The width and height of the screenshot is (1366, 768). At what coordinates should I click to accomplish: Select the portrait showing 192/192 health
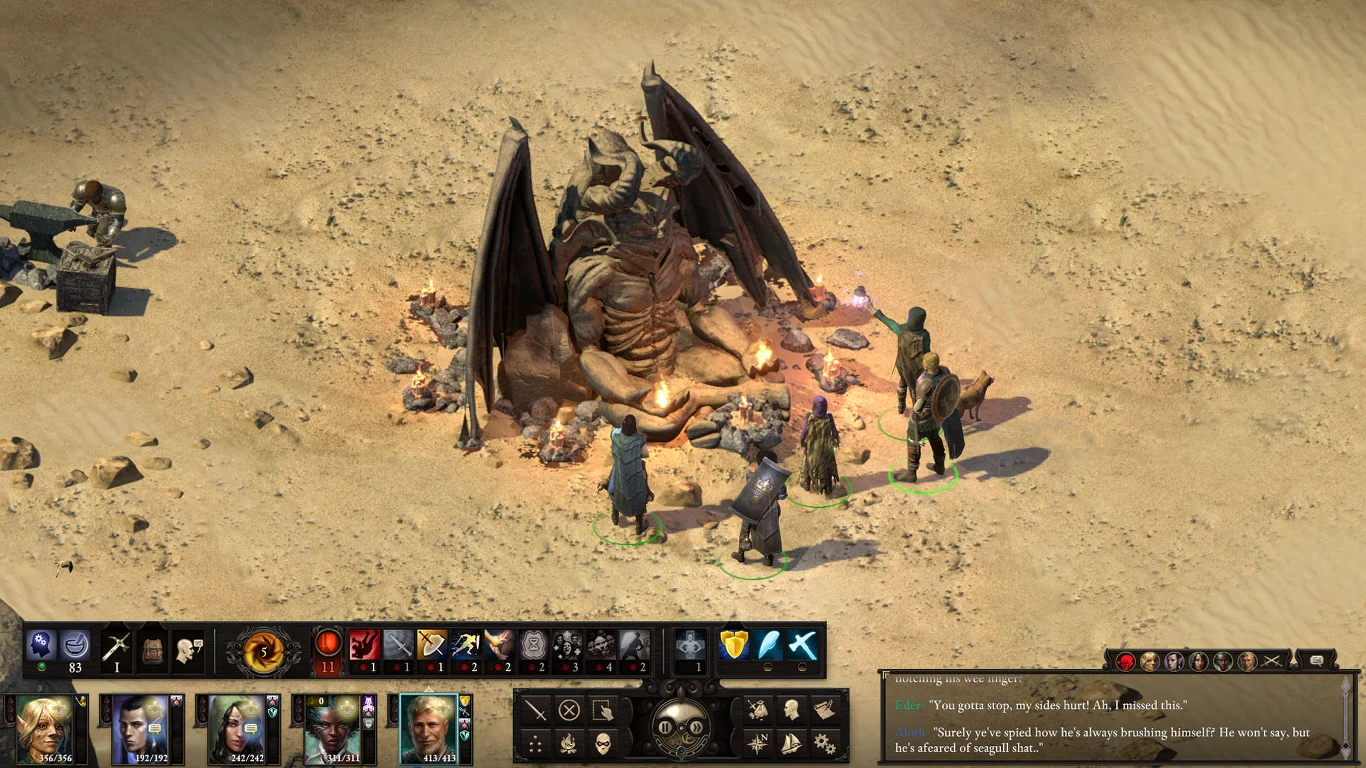pos(140,728)
